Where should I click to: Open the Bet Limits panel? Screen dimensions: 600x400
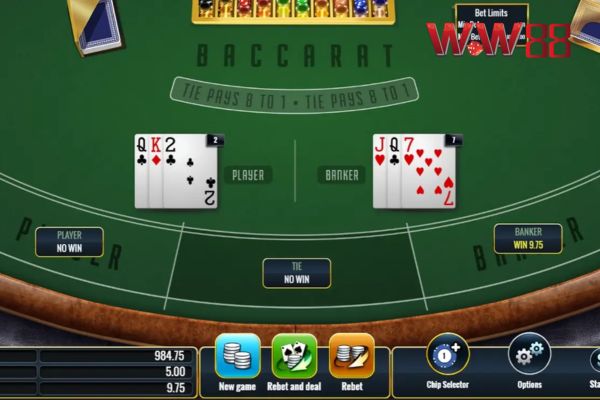click(491, 12)
